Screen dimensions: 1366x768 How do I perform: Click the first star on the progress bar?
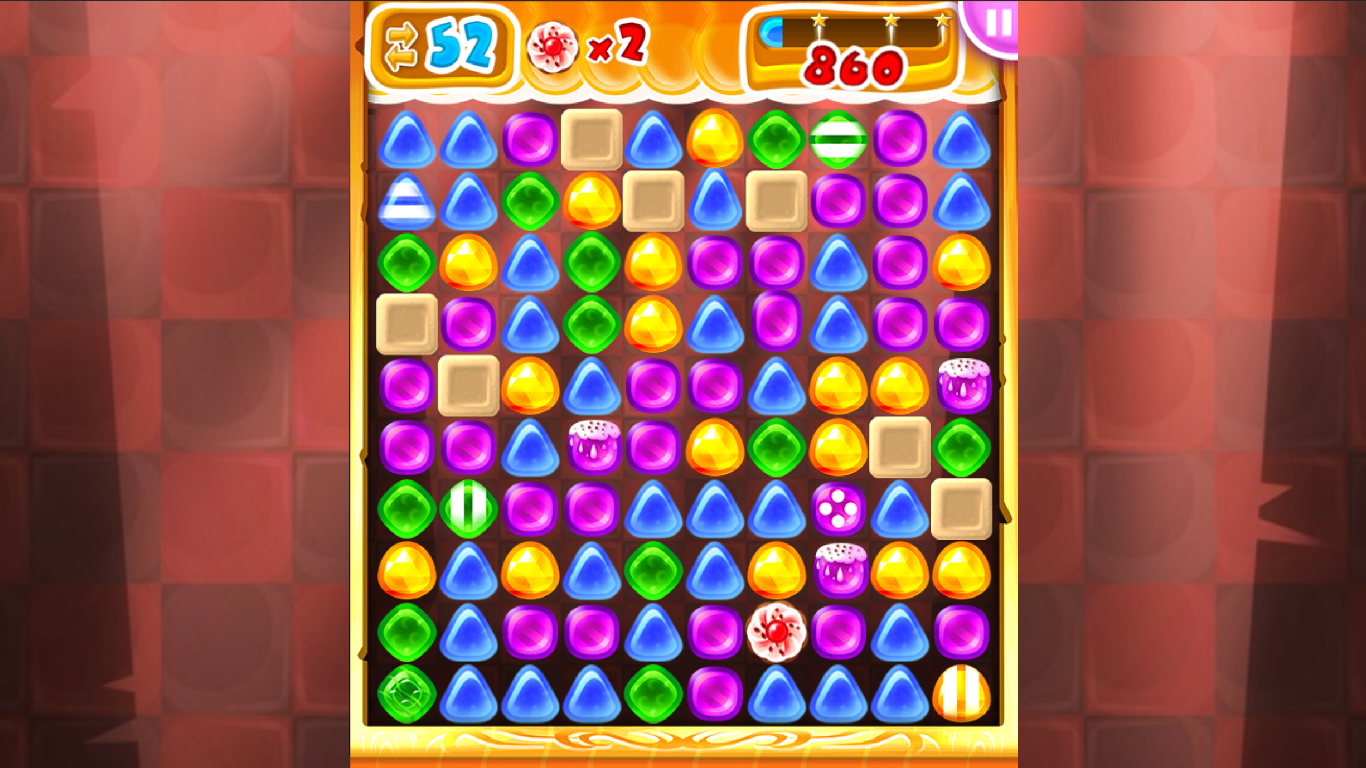pyautogui.click(x=820, y=18)
